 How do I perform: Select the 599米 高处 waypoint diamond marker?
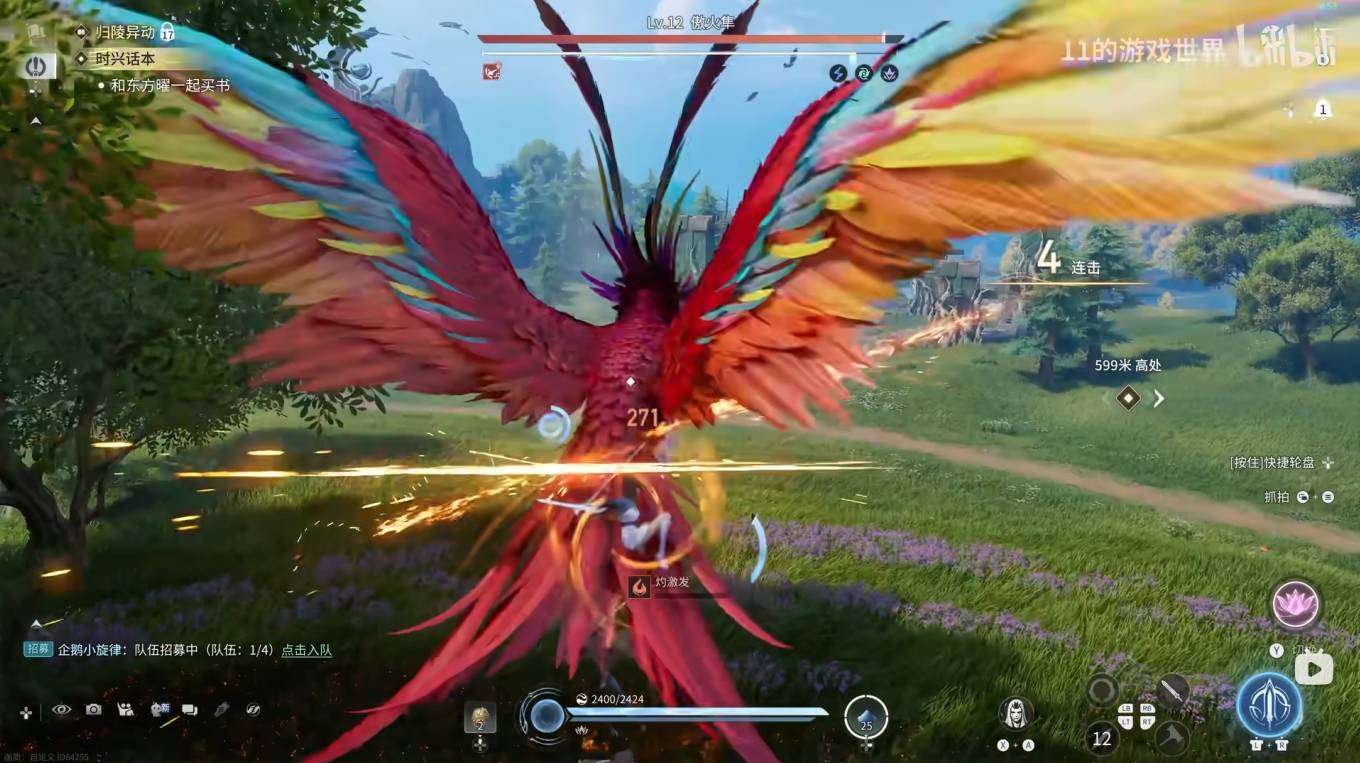[x=1128, y=398]
